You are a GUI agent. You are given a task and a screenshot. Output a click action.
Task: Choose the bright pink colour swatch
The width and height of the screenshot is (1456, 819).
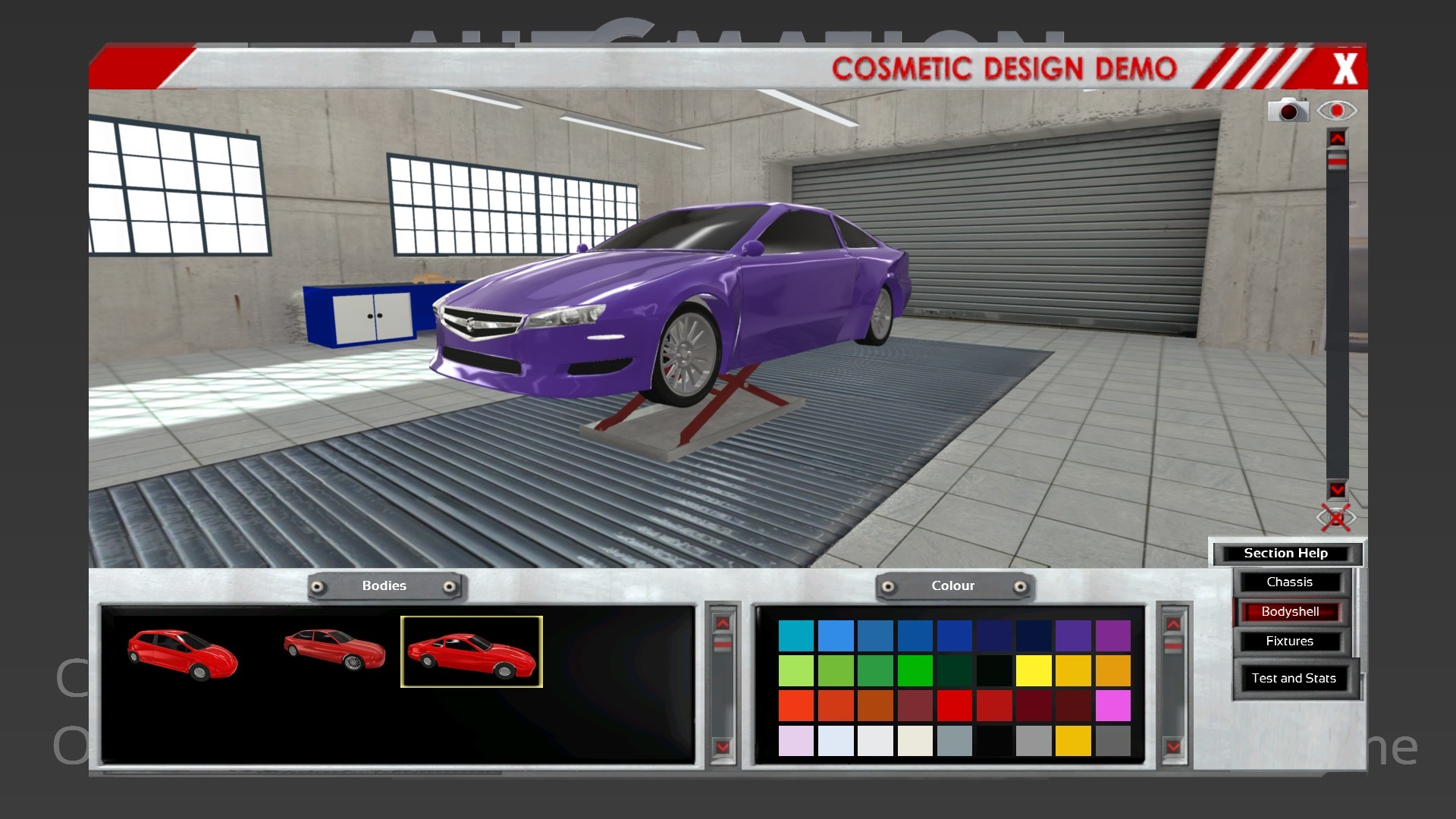[1112, 706]
